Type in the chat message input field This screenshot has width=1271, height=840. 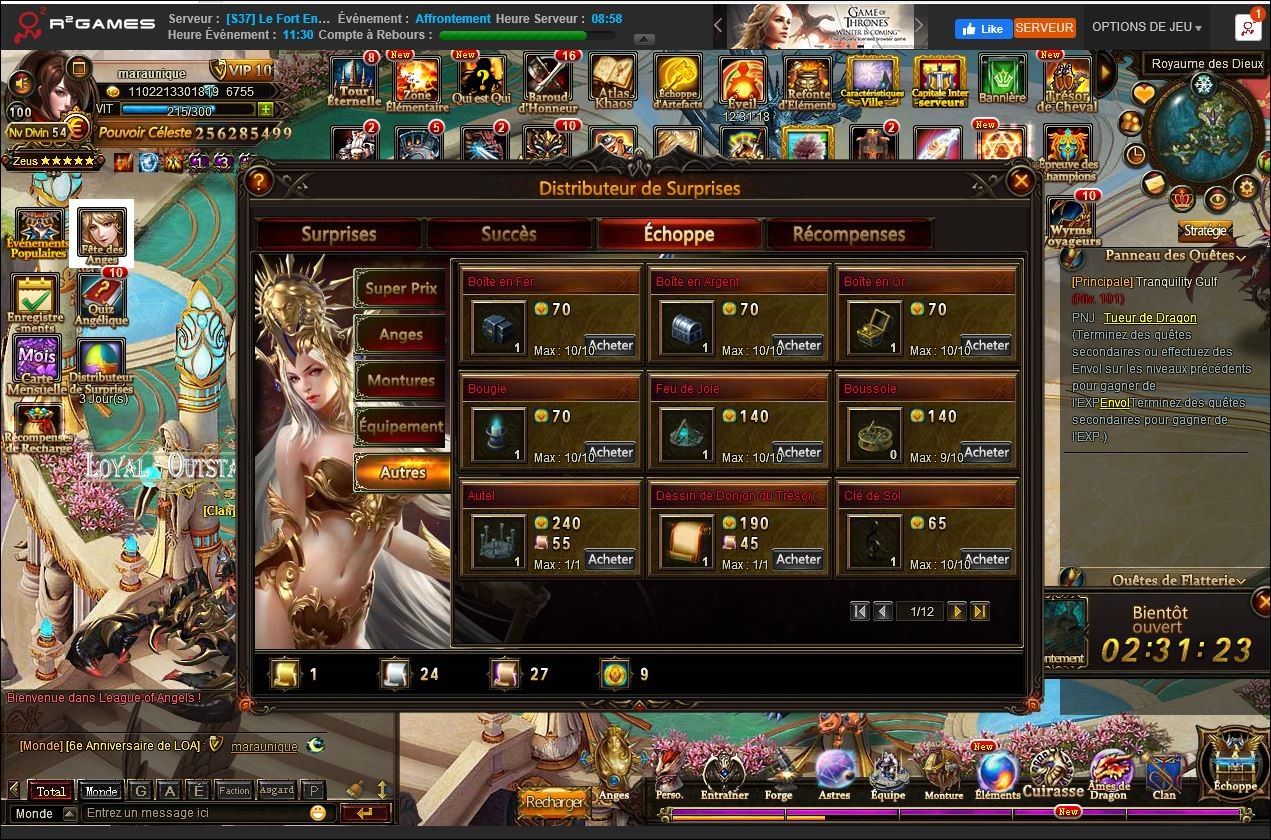[x=195, y=813]
